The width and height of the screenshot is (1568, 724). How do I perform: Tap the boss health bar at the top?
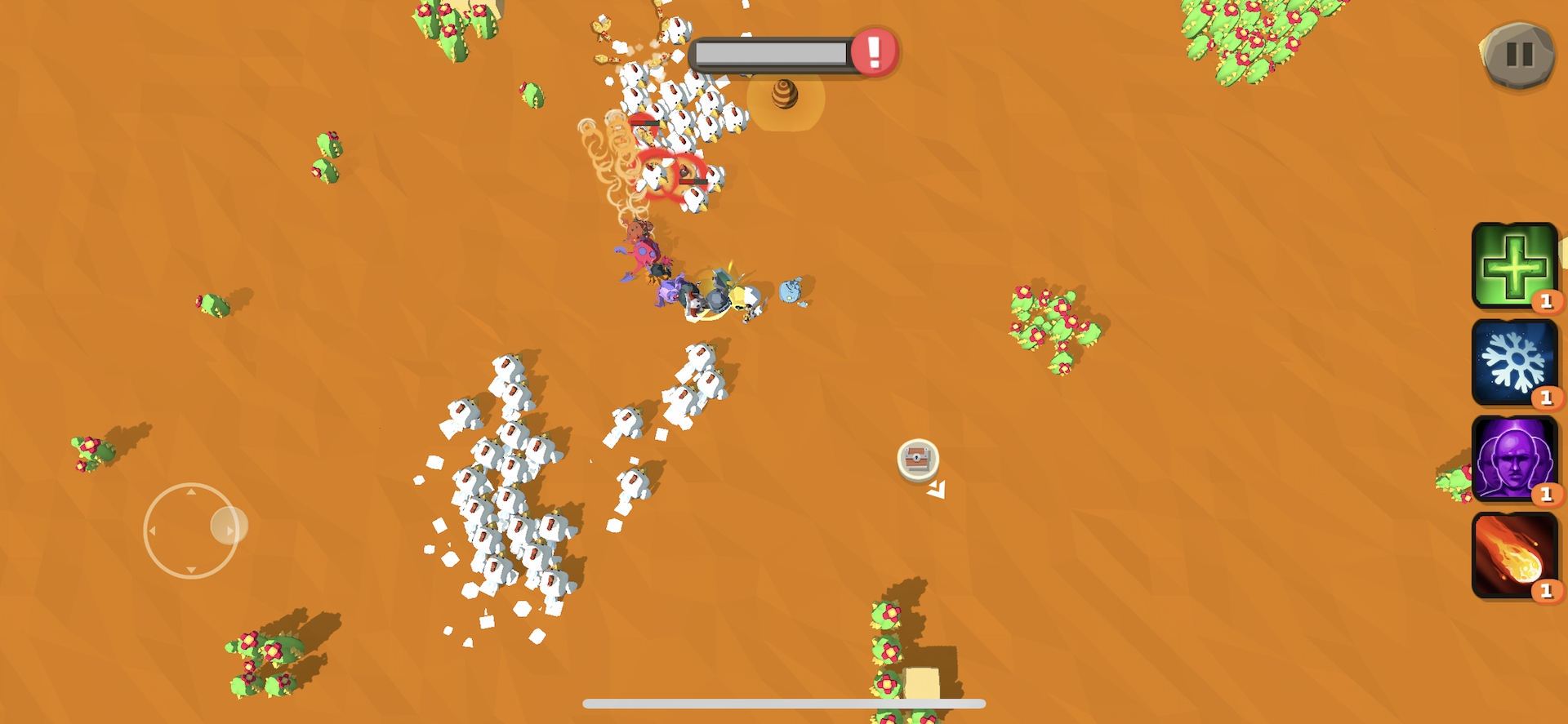coord(772,51)
